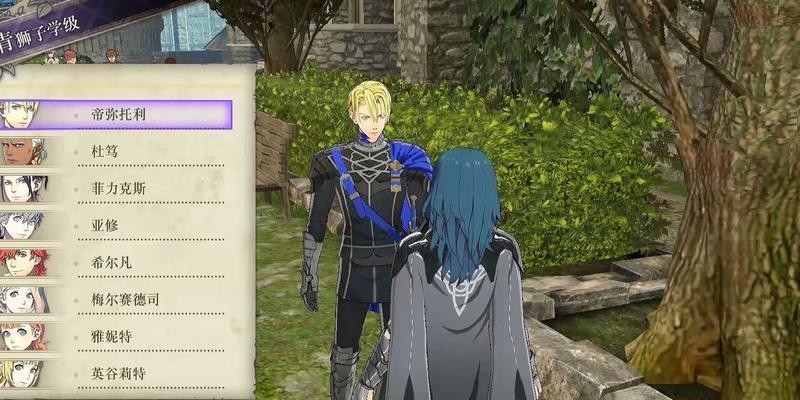Choose 英谷莉特 from the class roster
Viewport: 800px width, 400px height.
click(118, 373)
